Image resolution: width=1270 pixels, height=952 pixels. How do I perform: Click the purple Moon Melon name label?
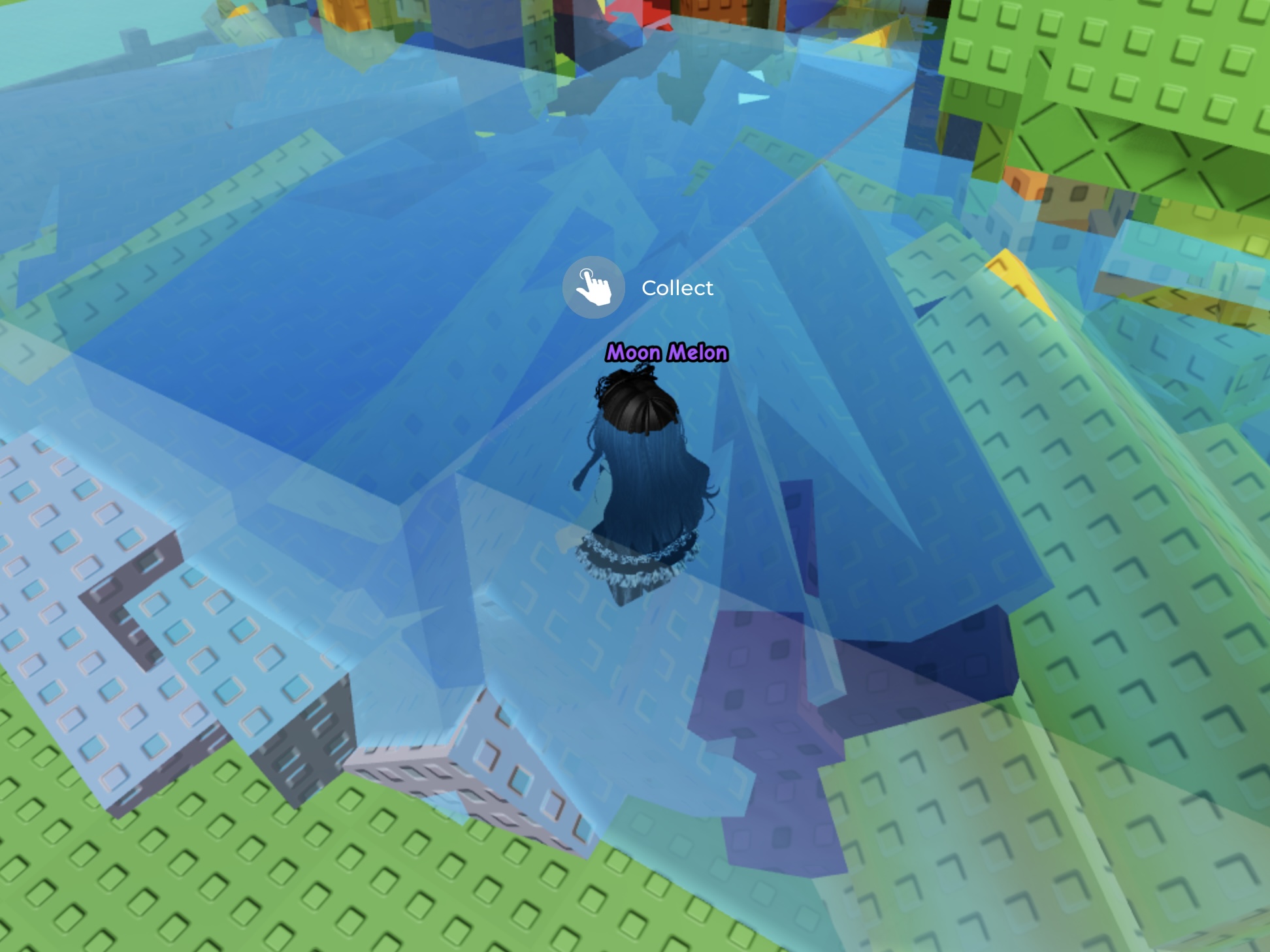click(x=664, y=353)
